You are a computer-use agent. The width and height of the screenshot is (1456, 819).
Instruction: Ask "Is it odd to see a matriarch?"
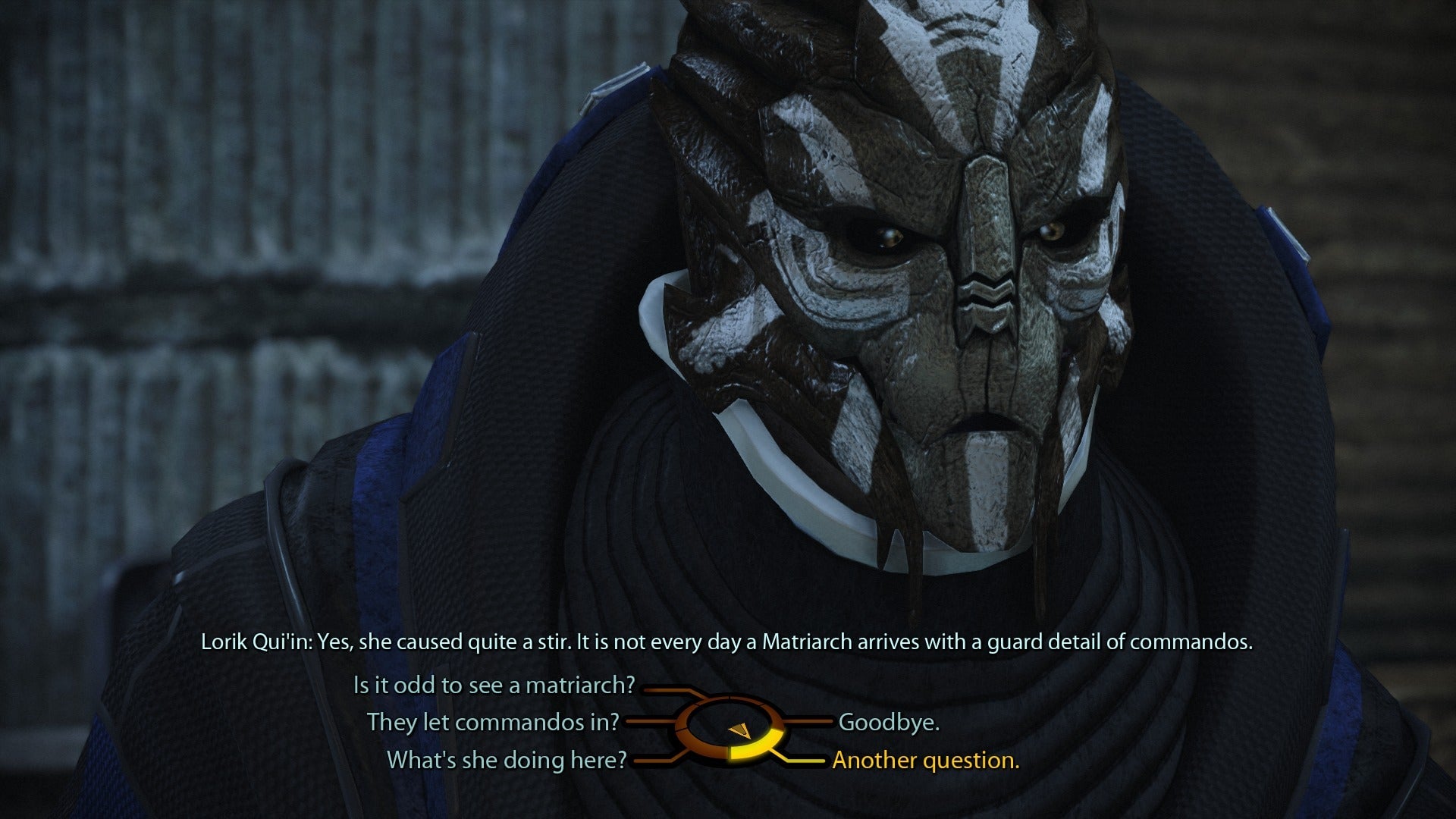pos(494,686)
